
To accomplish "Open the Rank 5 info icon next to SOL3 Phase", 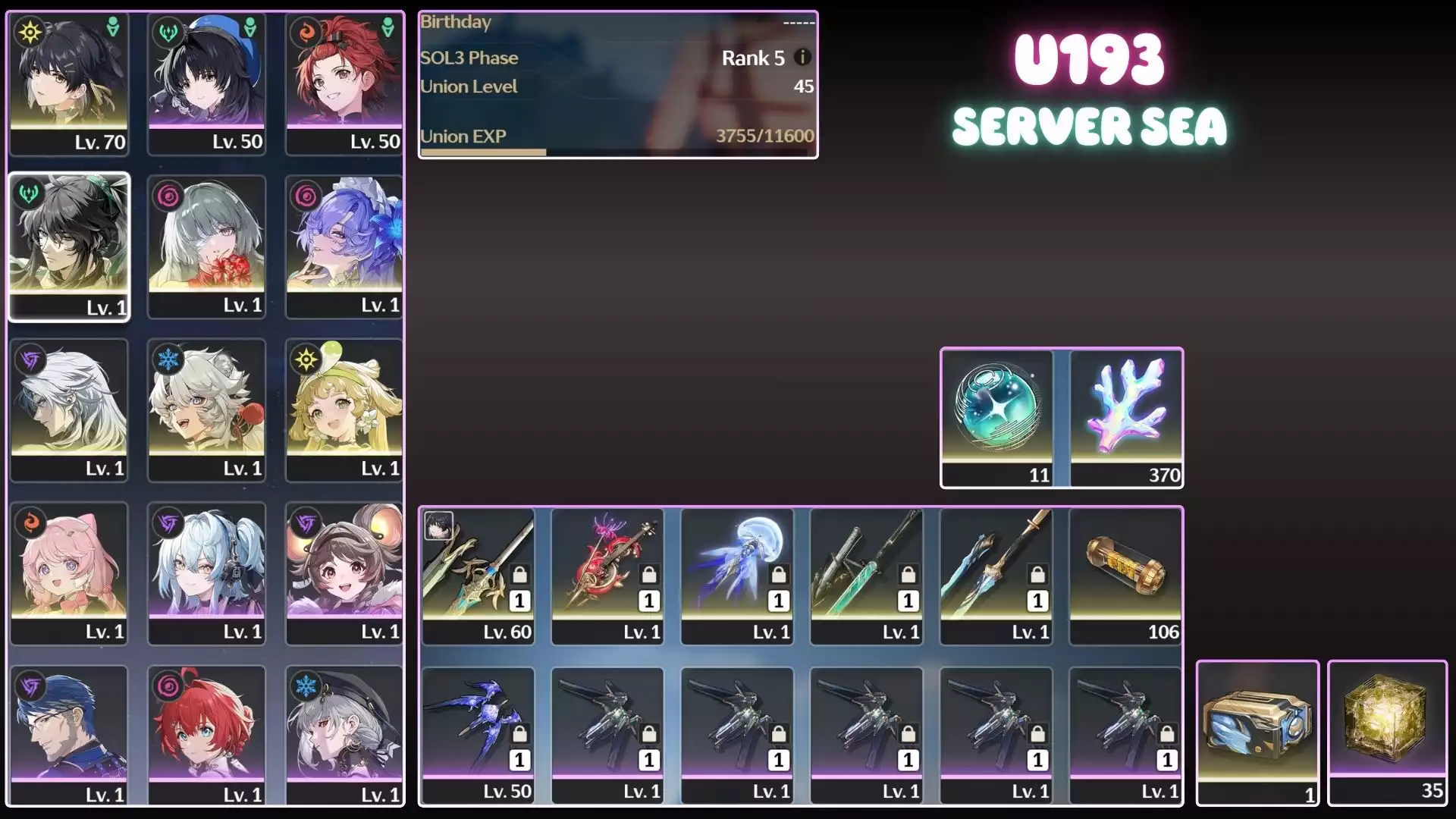I will pyautogui.click(x=802, y=57).
